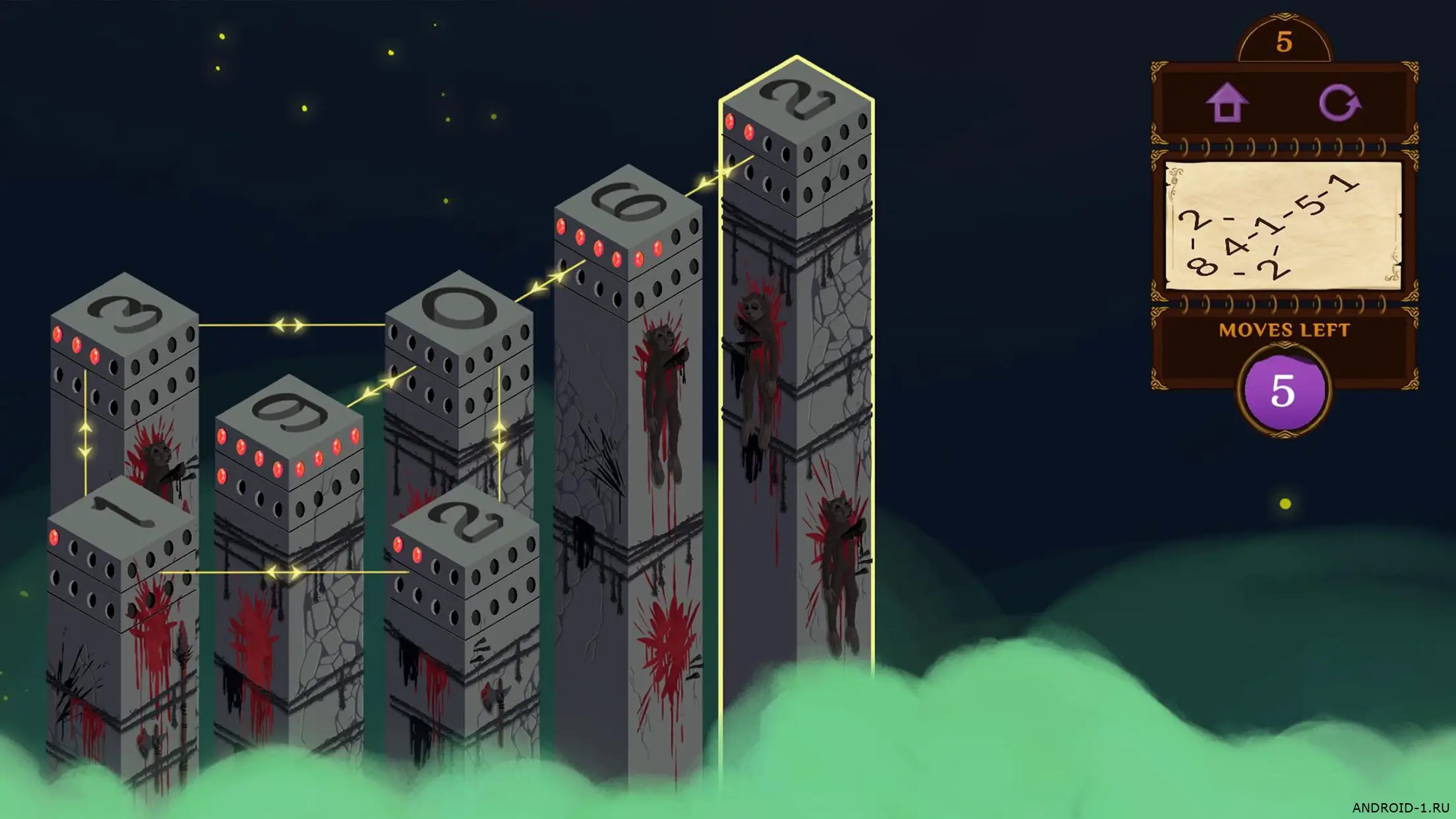Restart the level with the circular arrow
This screenshot has width=1456, height=819.
pyautogui.click(x=1339, y=103)
